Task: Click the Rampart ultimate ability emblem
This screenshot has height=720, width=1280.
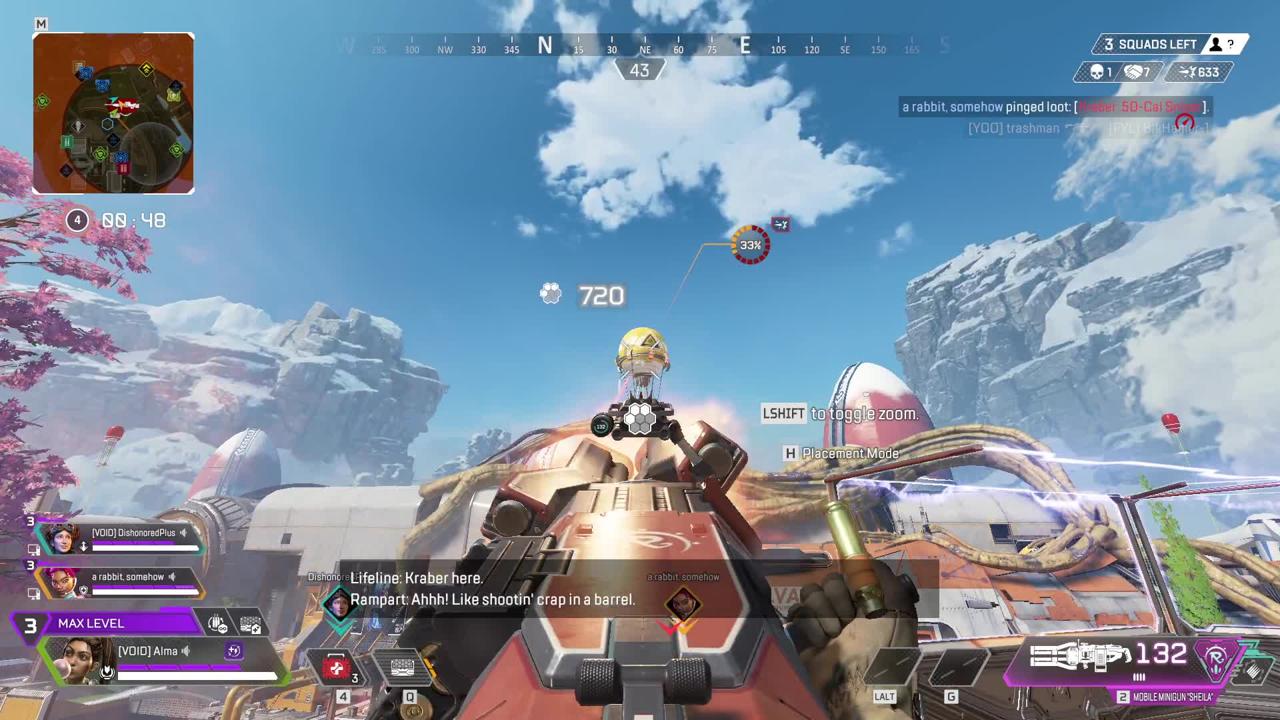Action: pos(1218,658)
